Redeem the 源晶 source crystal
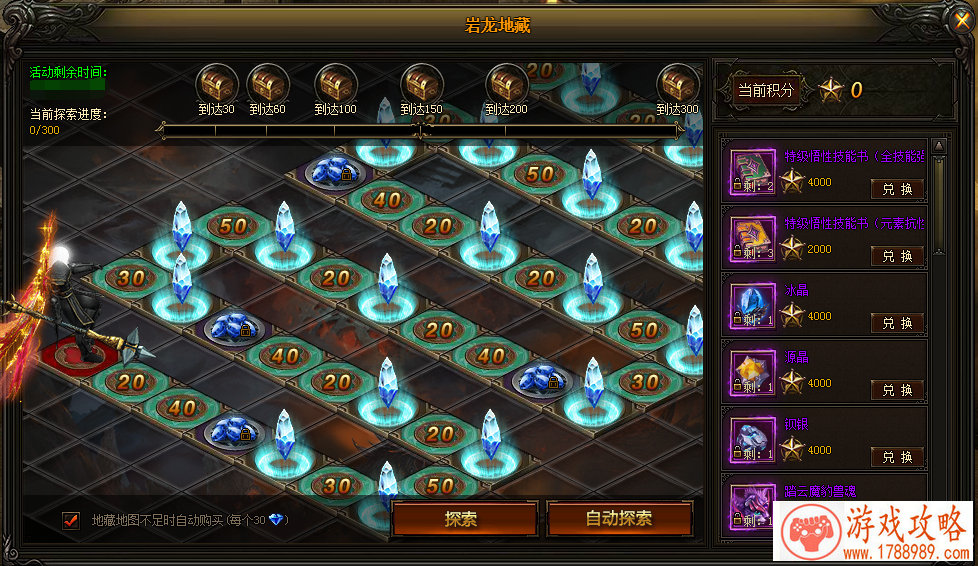The width and height of the screenshot is (978, 566). [x=897, y=390]
